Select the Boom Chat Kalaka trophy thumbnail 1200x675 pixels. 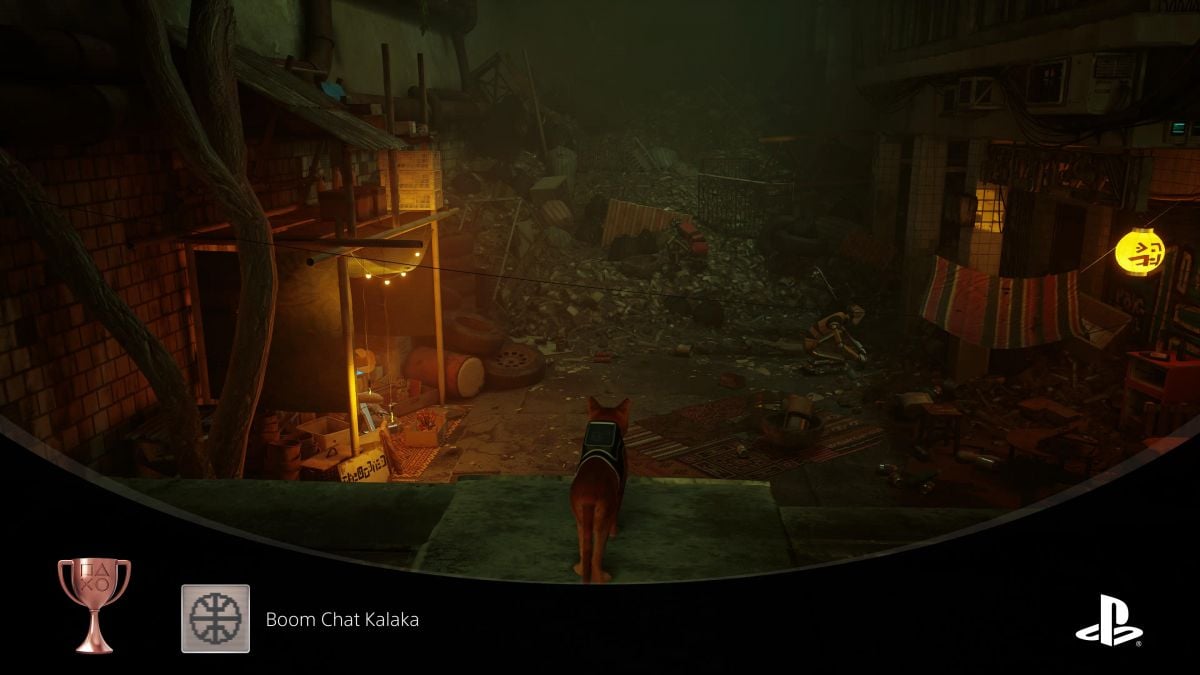pyautogui.click(x=215, y=618)
